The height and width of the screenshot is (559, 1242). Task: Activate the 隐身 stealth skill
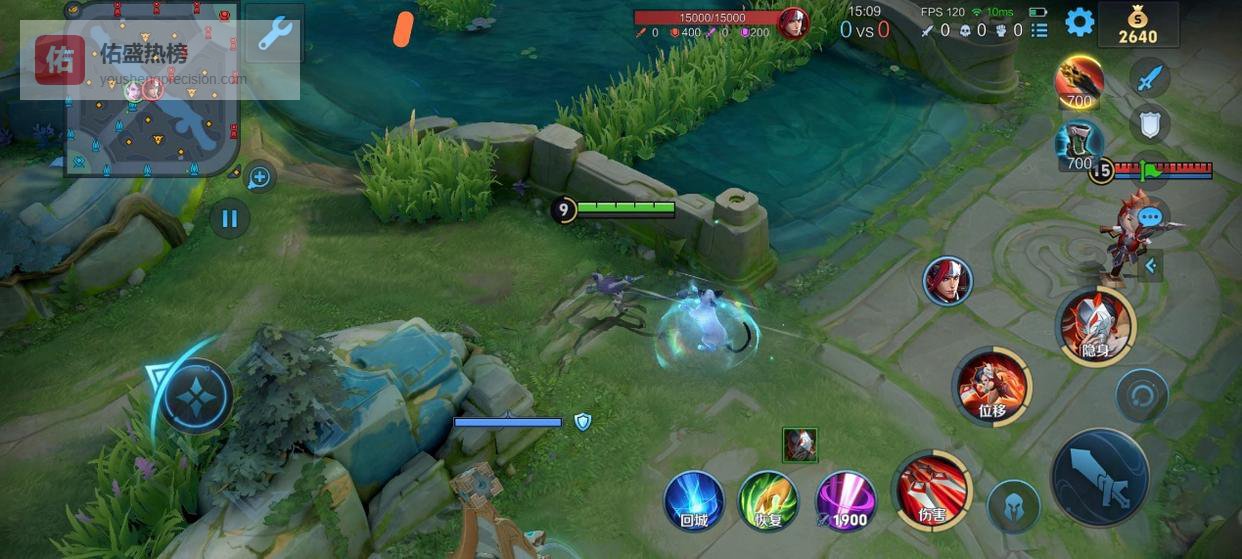pyautogui.click(x=1095, y=325)
